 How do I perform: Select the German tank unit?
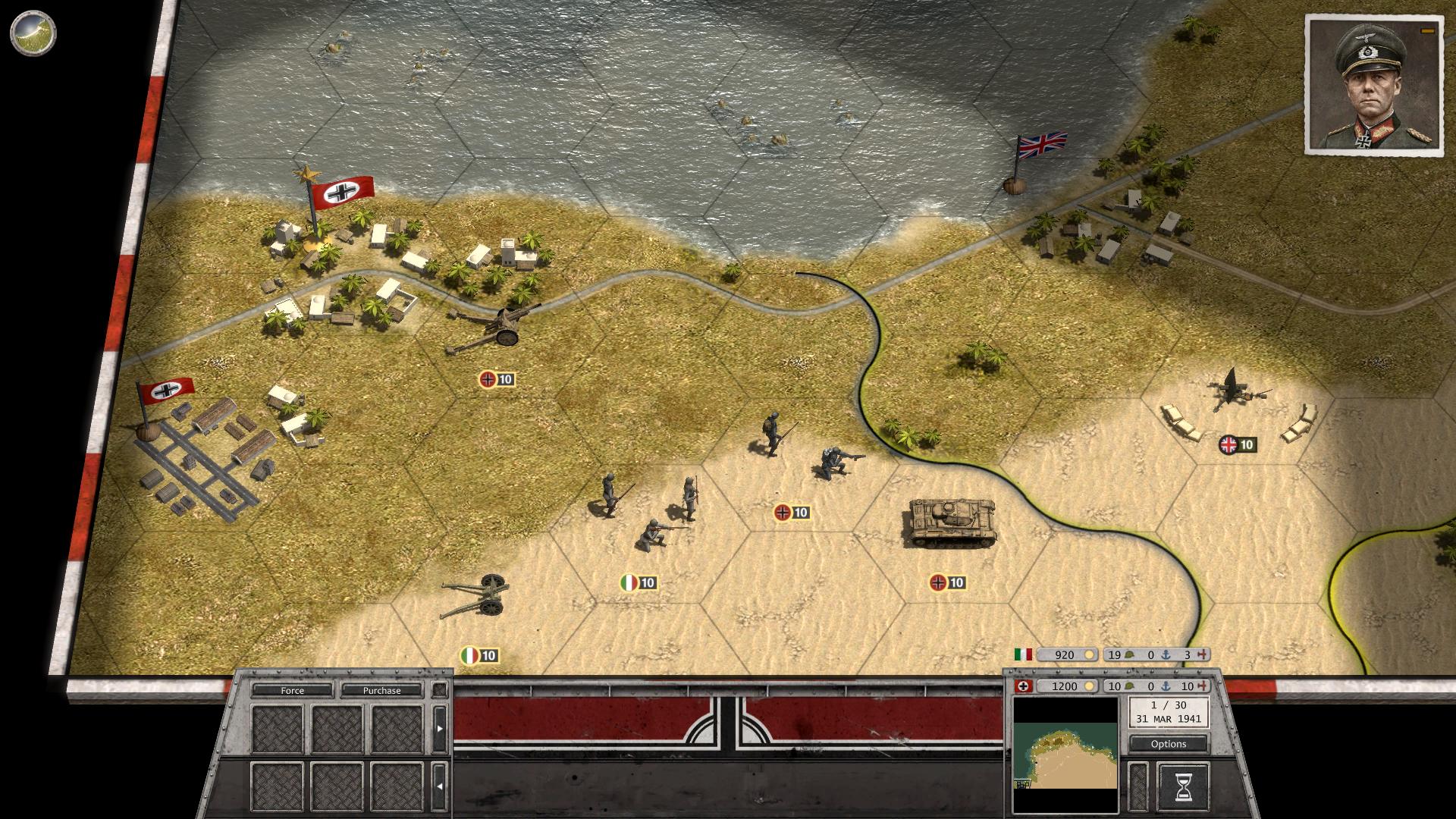coord(951,521)
